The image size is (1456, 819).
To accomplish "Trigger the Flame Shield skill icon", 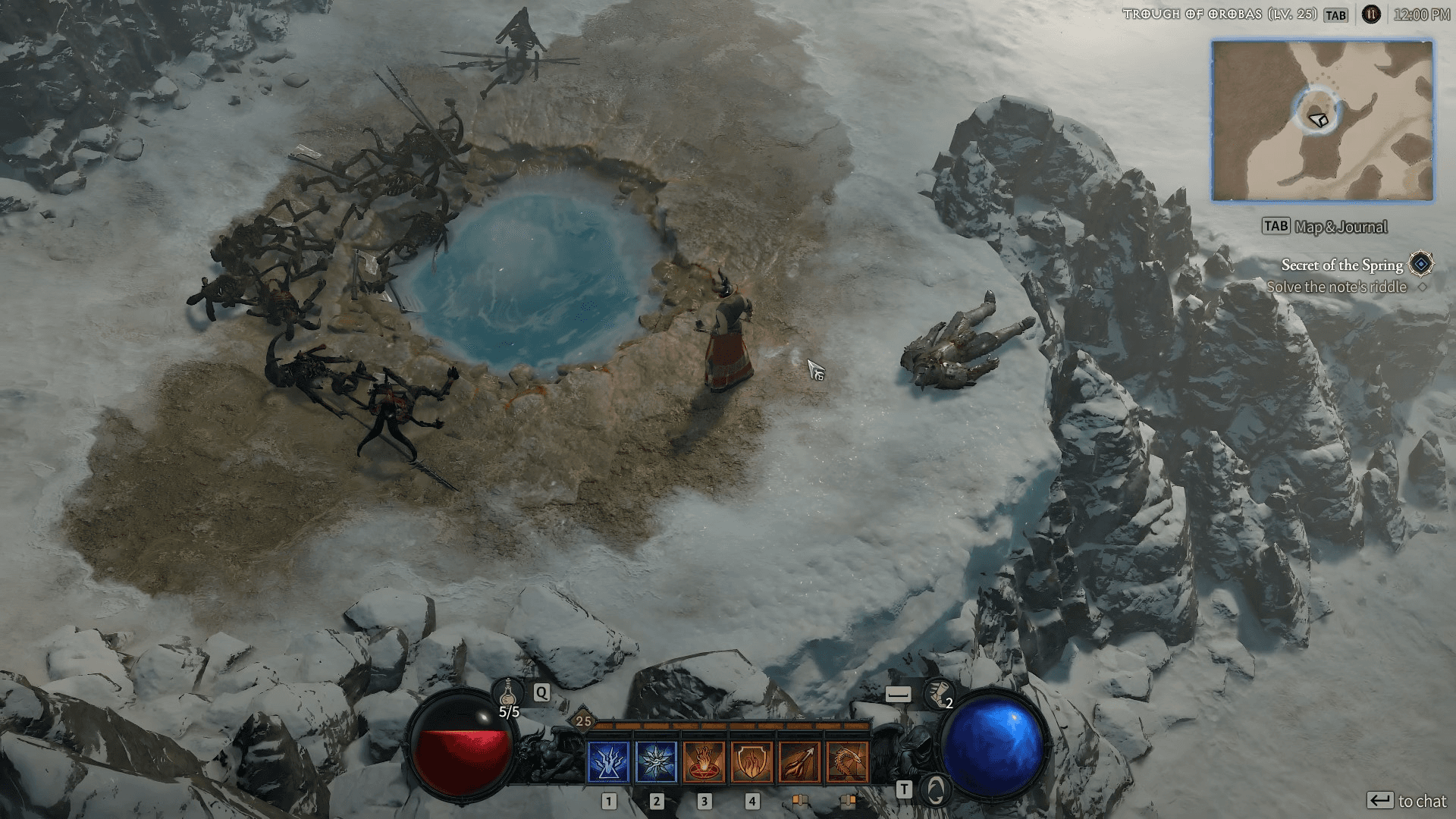I will click(x=751, y=762).
